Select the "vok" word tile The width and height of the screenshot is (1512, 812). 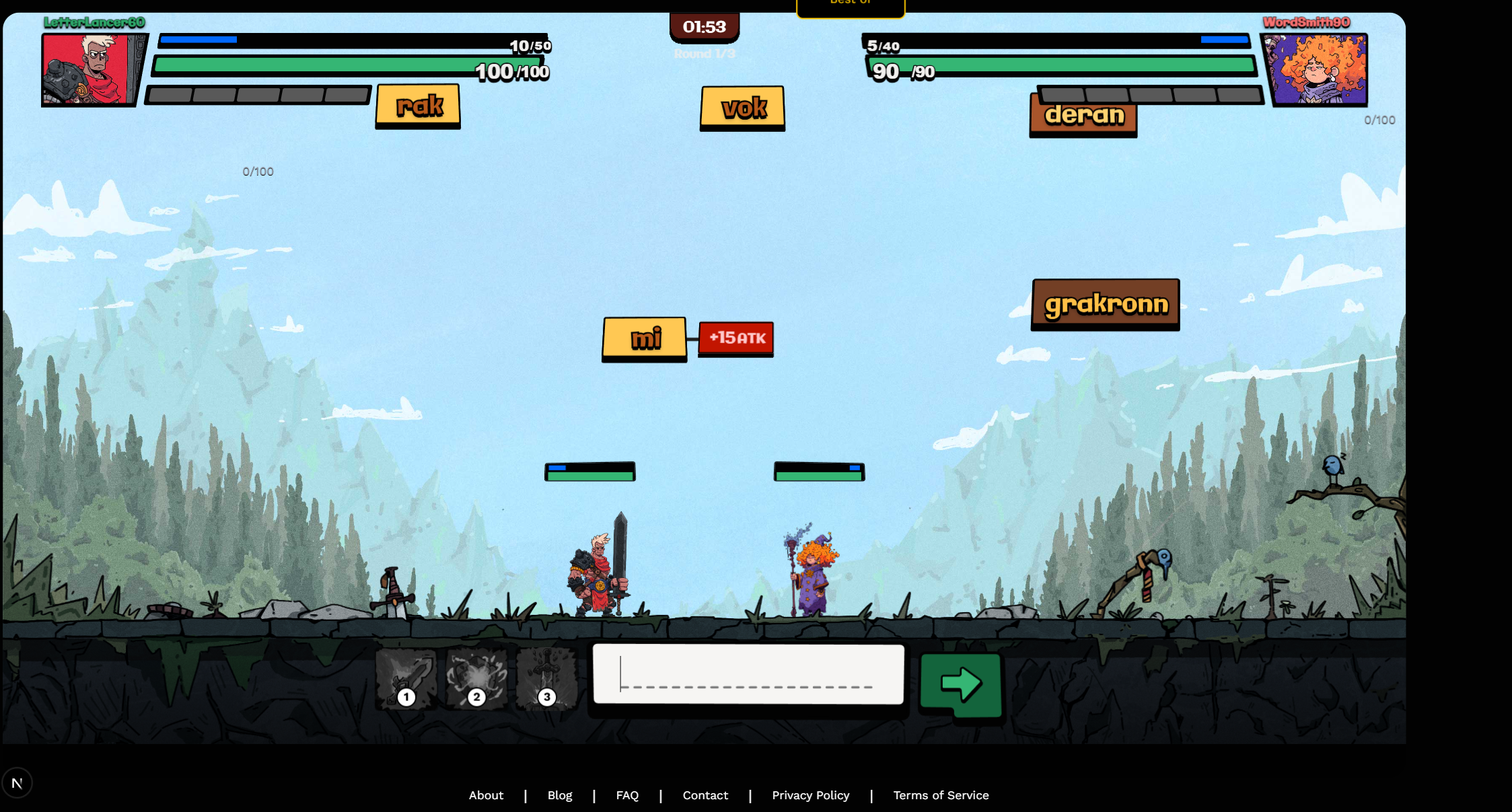point(742,107)
